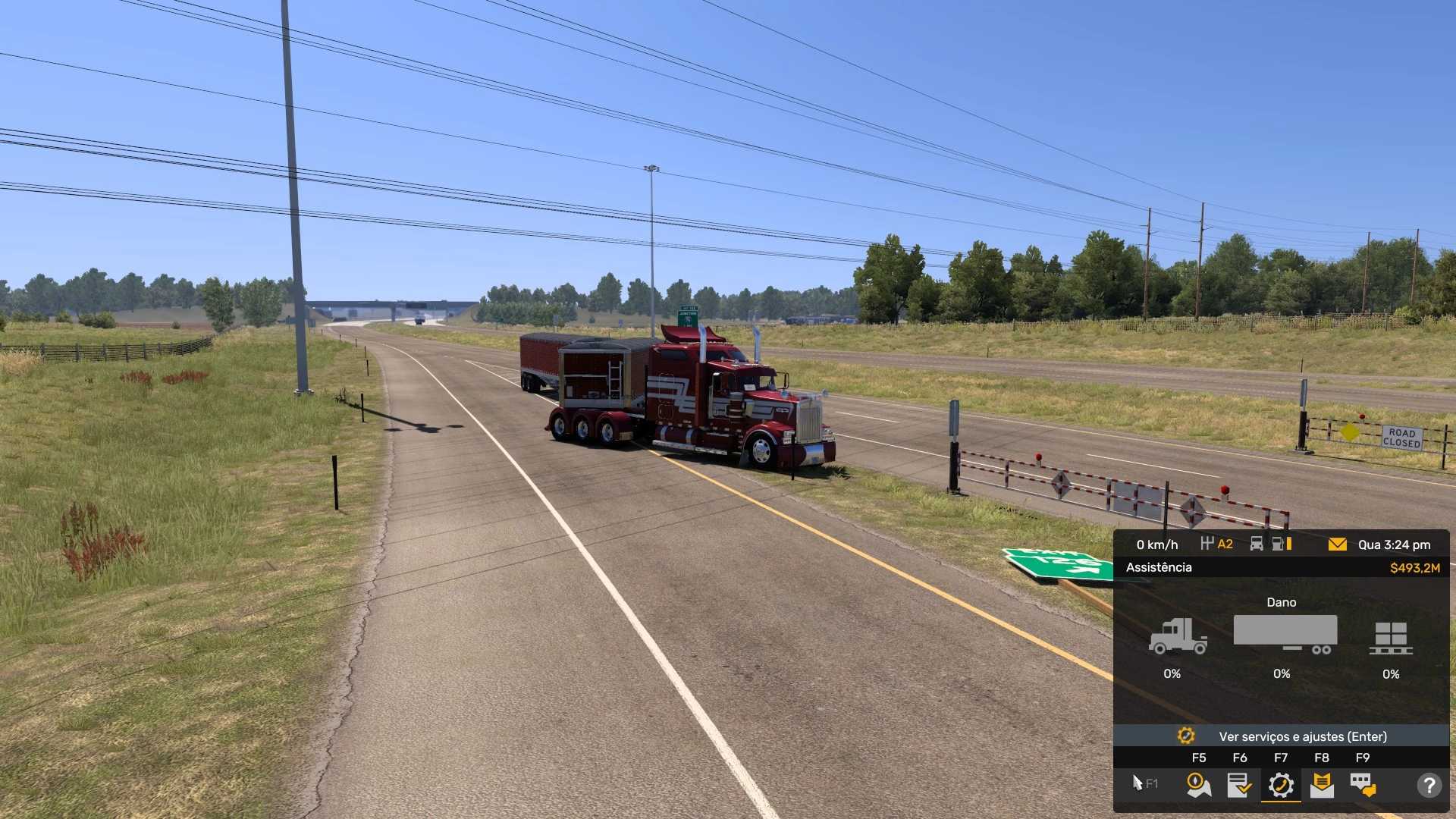Toggle the F1 mouse cursor control
Viewport: 1456px width, 819px height.
pyautogui.click(x=1144, y=783)
